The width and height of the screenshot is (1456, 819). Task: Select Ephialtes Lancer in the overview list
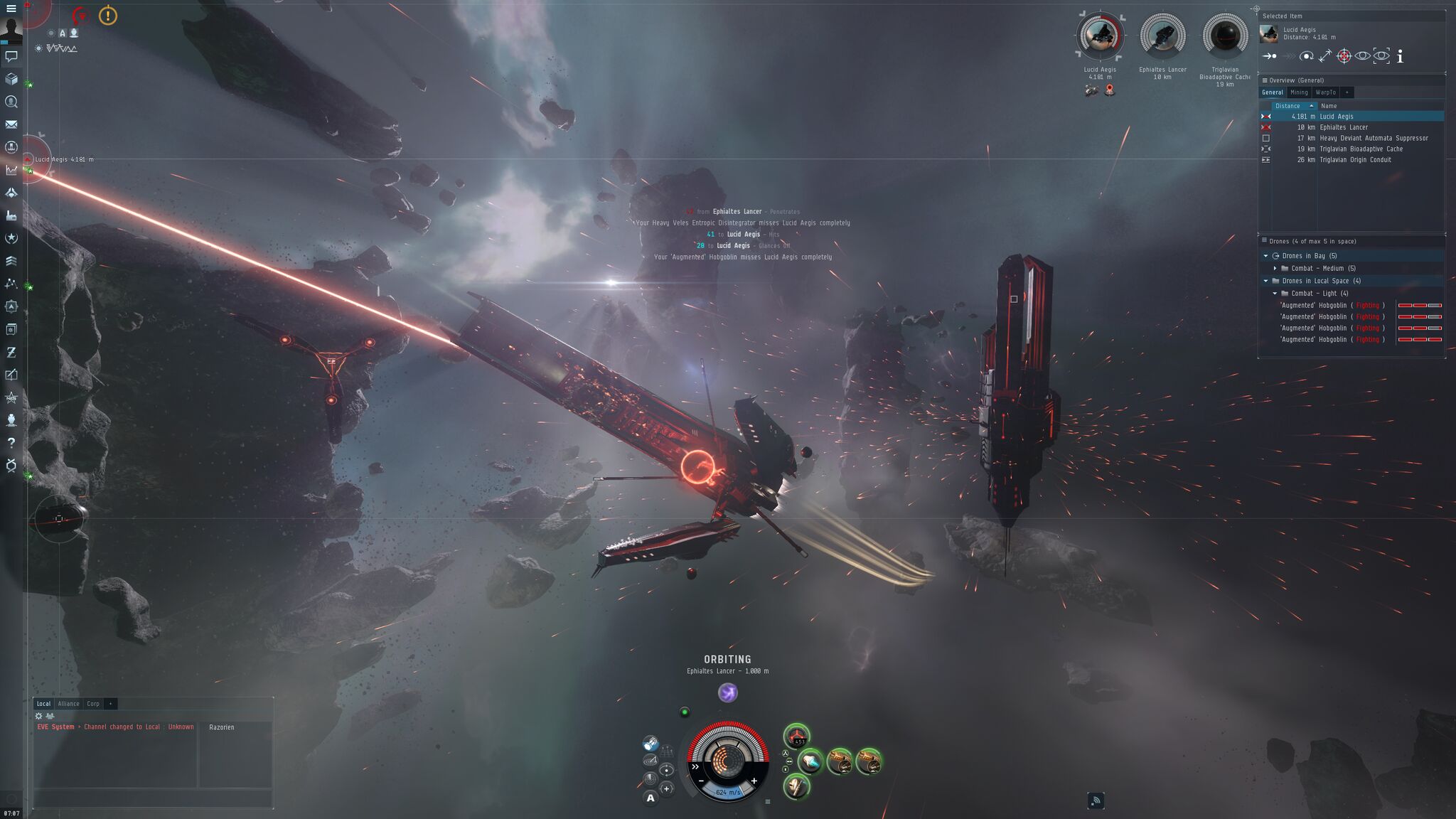[1344, 127]
